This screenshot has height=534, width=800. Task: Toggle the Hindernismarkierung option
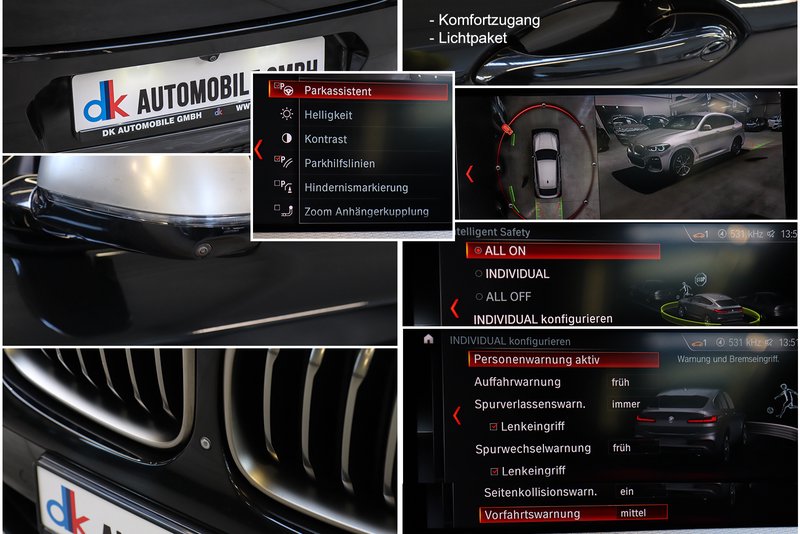click(x=355, y=187)
